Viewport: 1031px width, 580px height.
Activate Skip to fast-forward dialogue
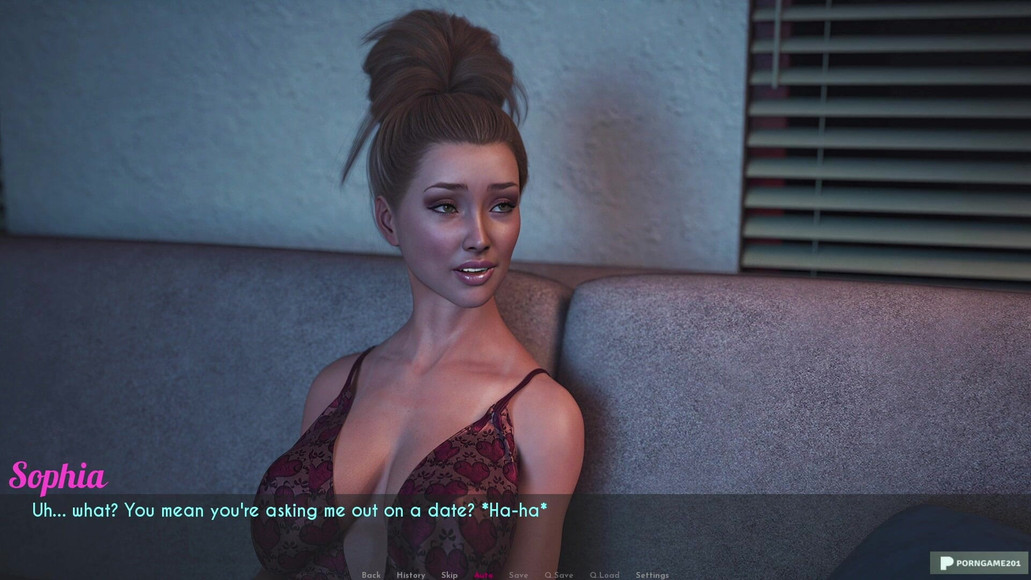(449, 575)
